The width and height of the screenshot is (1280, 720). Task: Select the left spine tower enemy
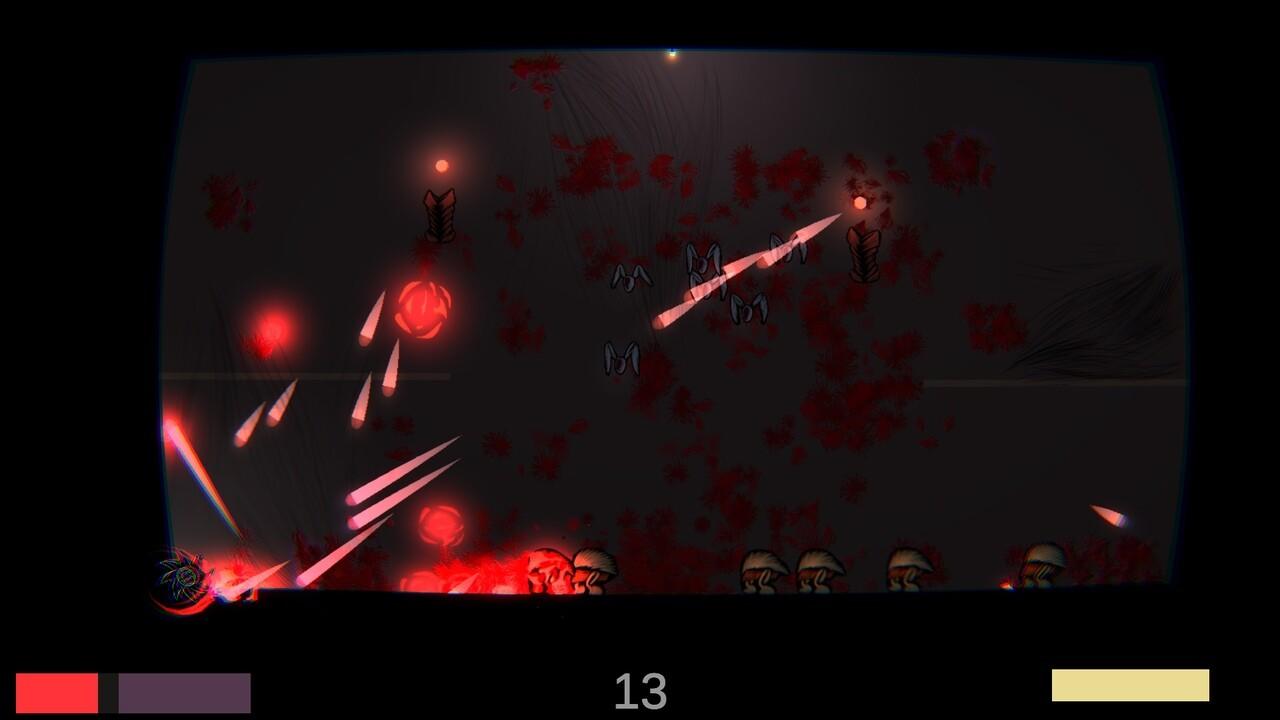[x=438, y=218]
